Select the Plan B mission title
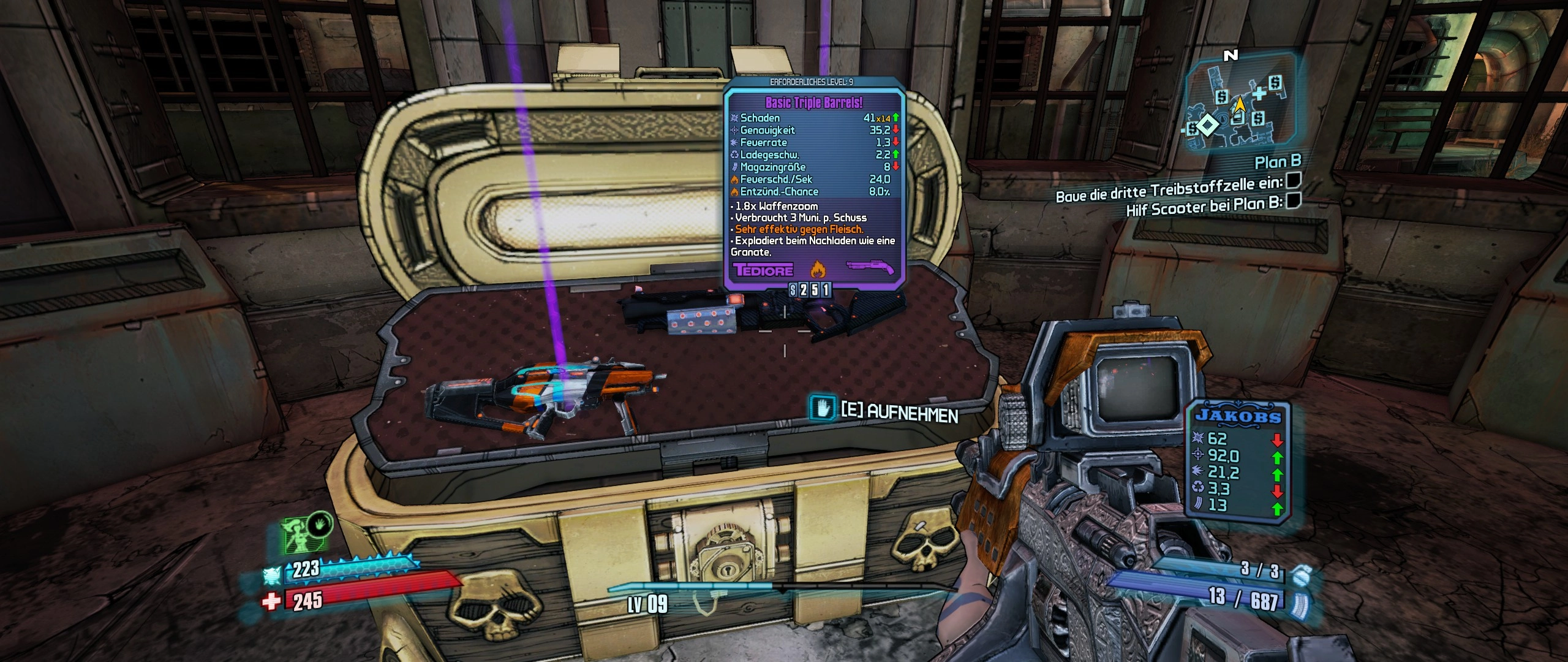 click(x=1278, y=162)
